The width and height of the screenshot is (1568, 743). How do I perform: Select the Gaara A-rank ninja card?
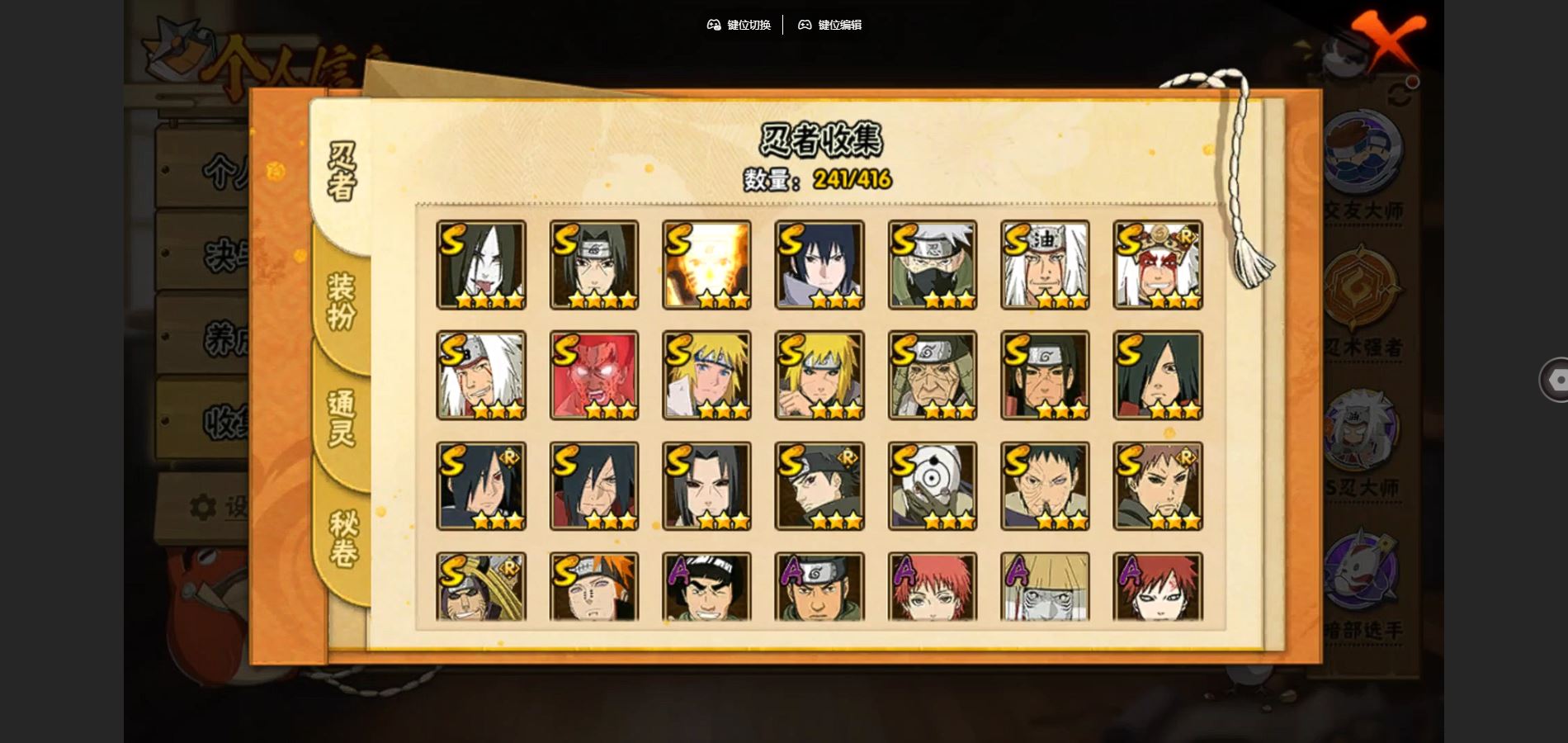[x=1158, y=587]
